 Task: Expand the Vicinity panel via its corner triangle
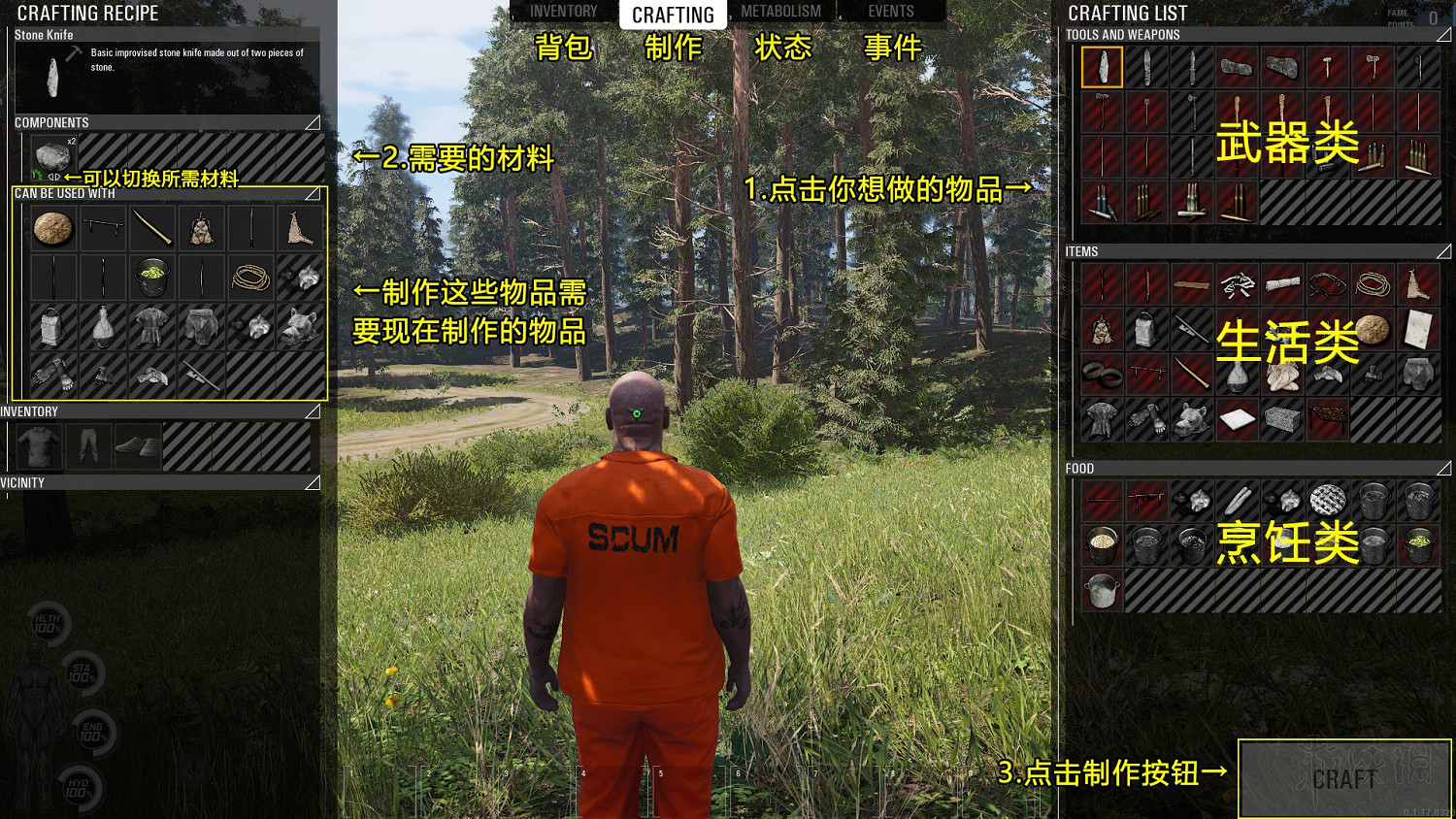pyautogui.click(x=313, y=482)
